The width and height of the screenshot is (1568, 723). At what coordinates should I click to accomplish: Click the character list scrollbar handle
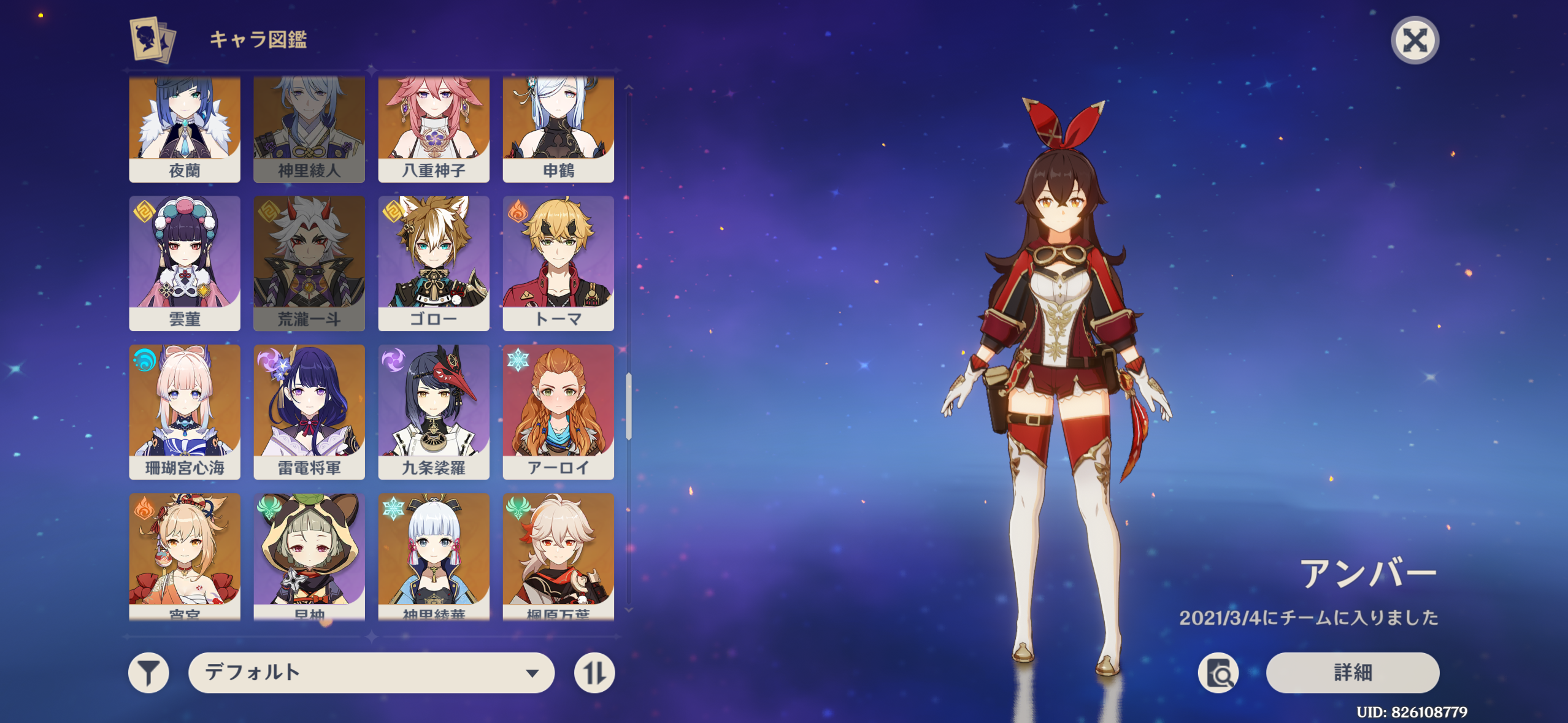coord(629,406)
